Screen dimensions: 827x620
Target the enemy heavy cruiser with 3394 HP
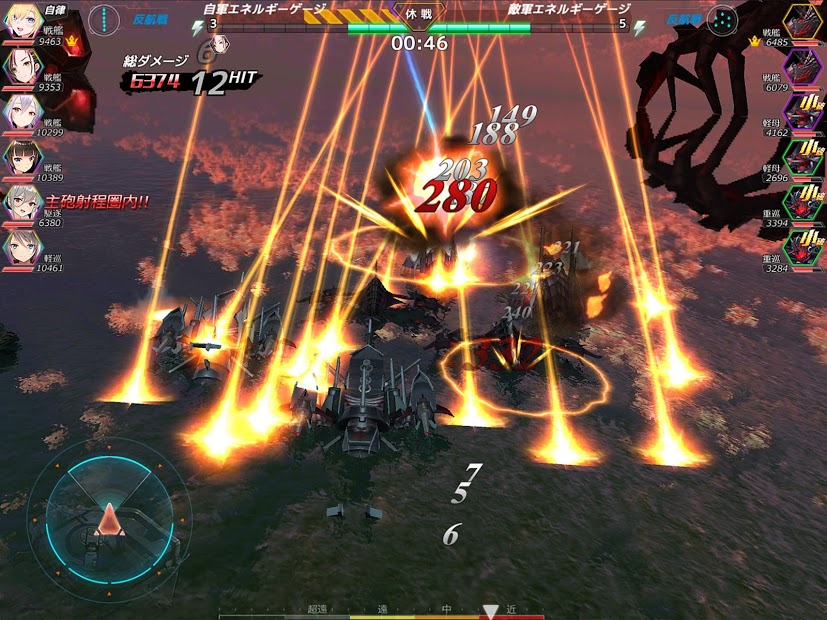pos(802,202)
